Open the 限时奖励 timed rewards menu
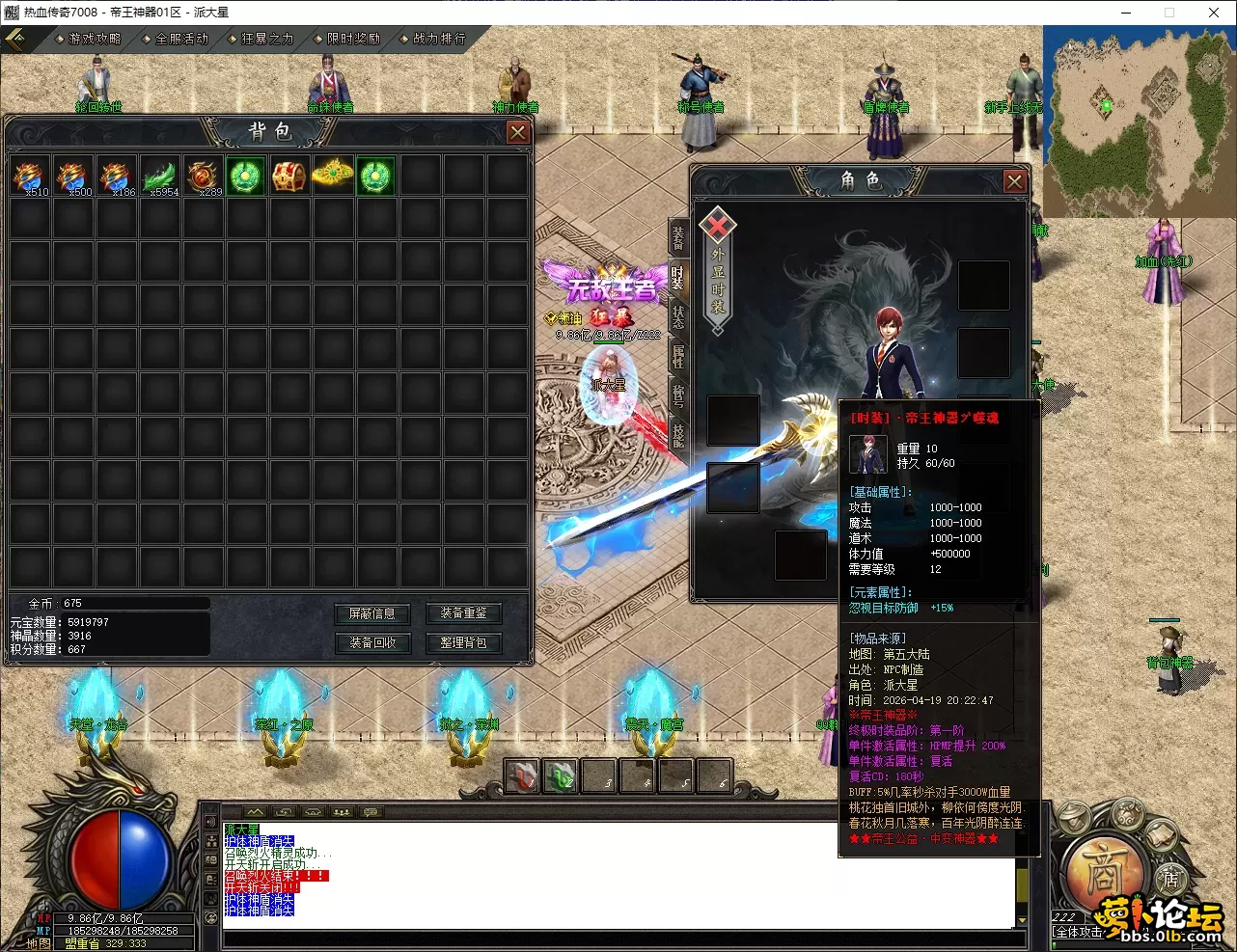The image size is (1237, 952). 352,39
